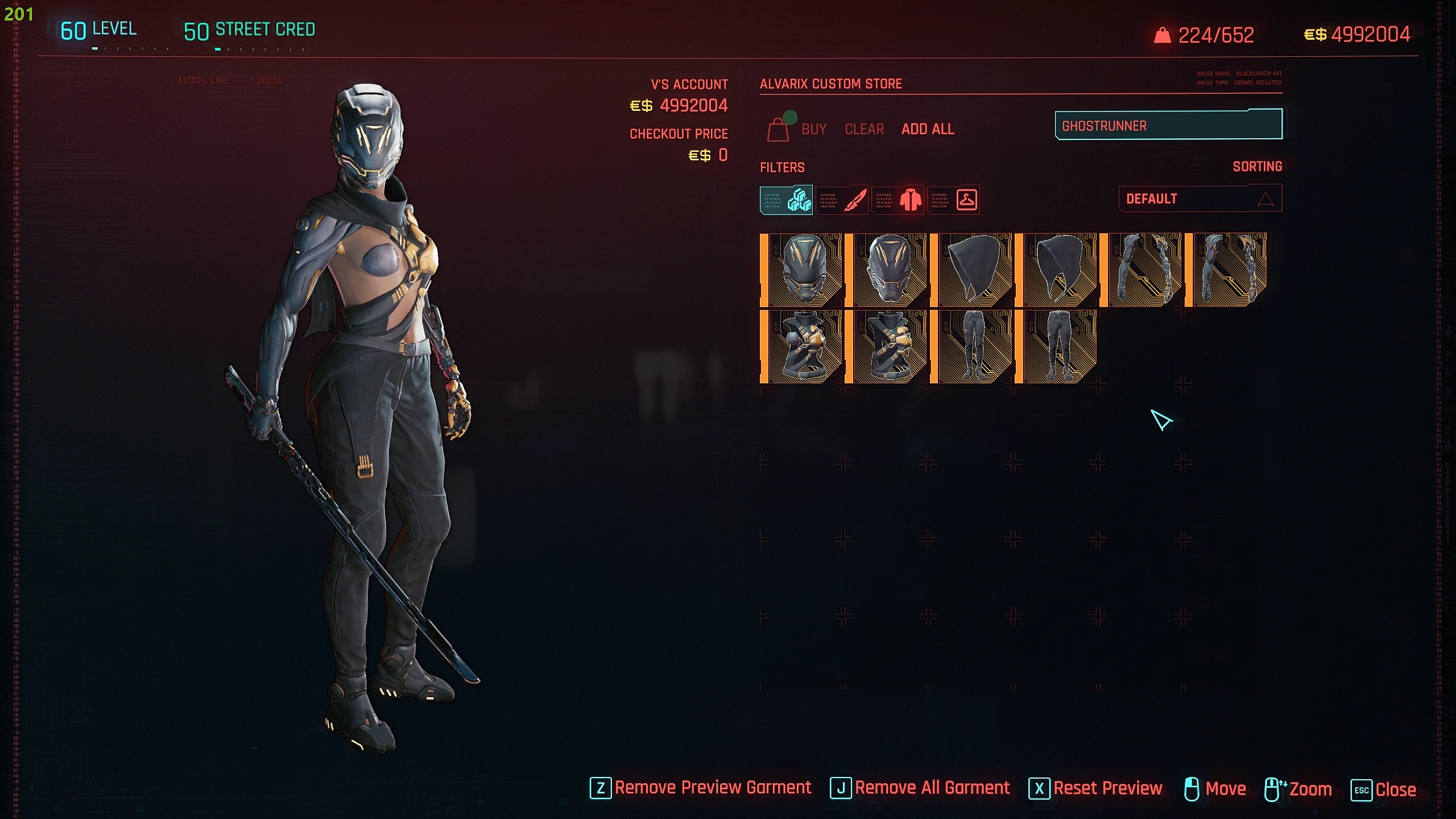Choose ADD ALL to add every item
The image size is (1456, 819).
tap(928, 130)
